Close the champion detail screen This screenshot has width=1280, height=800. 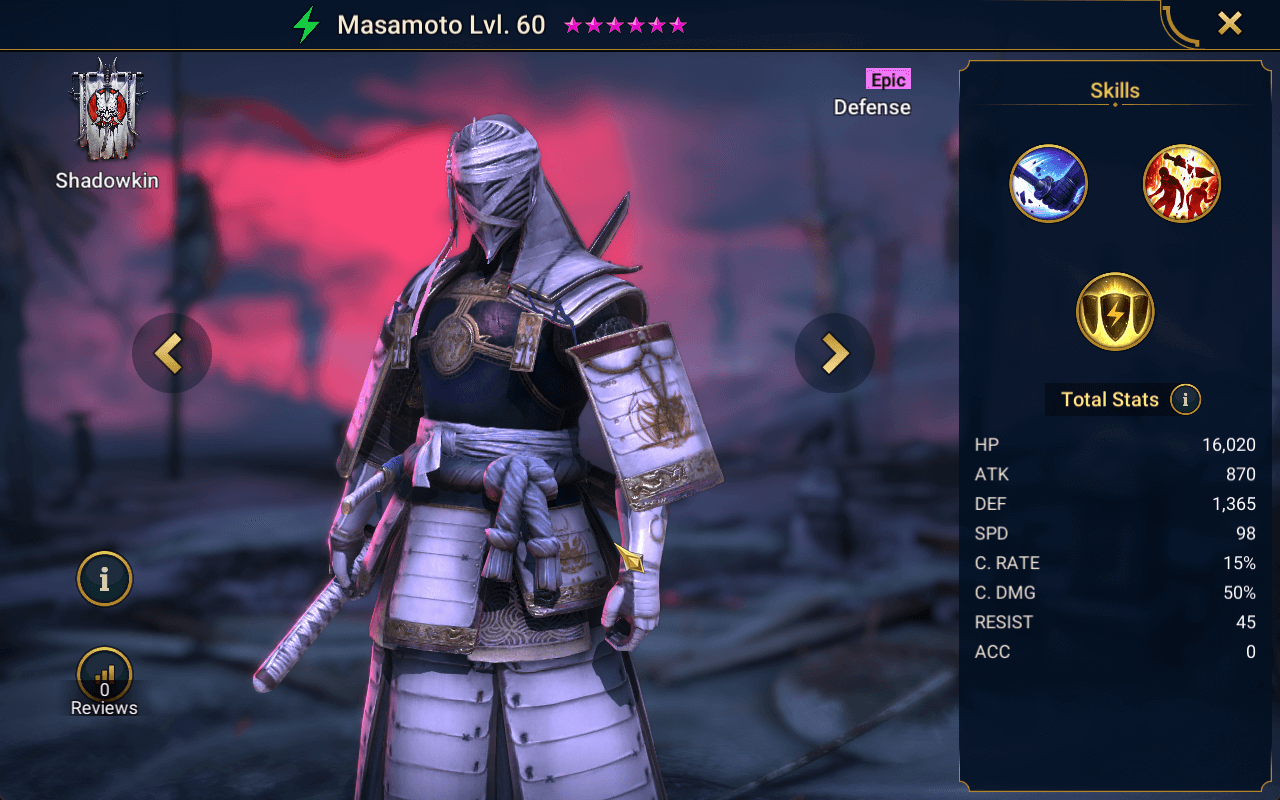coord(1229,23)
